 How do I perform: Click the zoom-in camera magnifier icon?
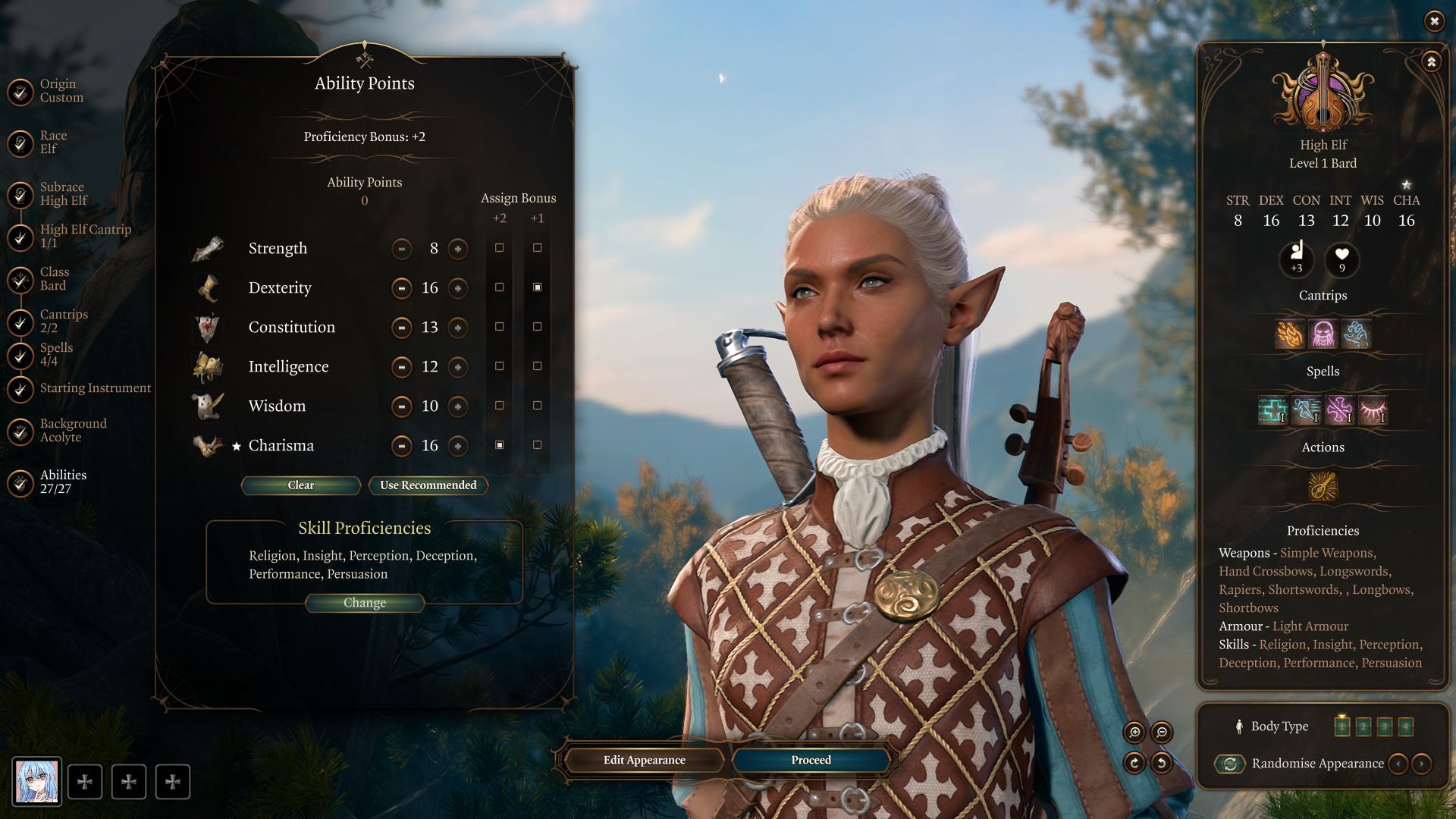click(x=1134, y=732)
